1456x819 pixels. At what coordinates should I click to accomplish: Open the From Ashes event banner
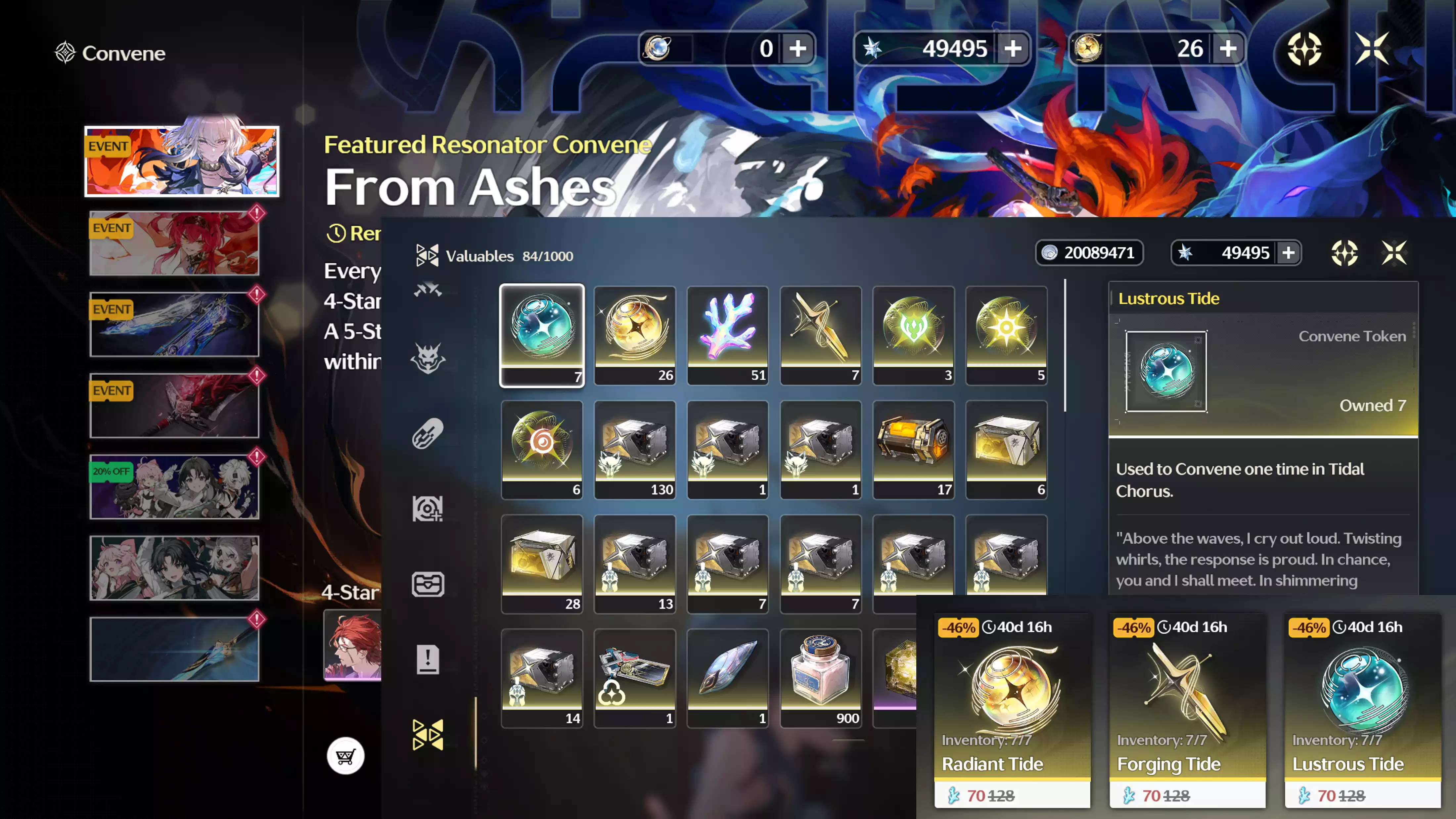[181, 162]
